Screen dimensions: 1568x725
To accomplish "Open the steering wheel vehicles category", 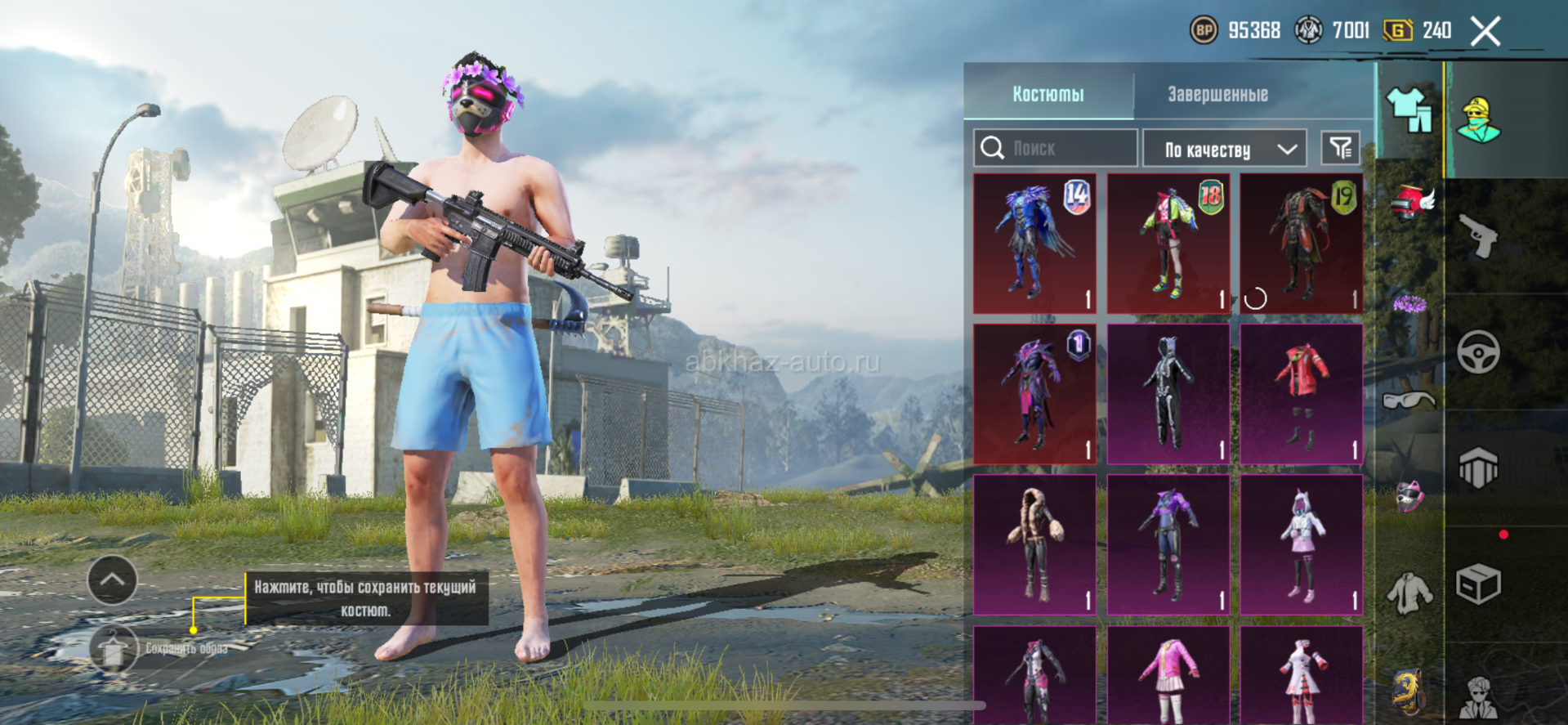I will click(x=1479, y=352).
